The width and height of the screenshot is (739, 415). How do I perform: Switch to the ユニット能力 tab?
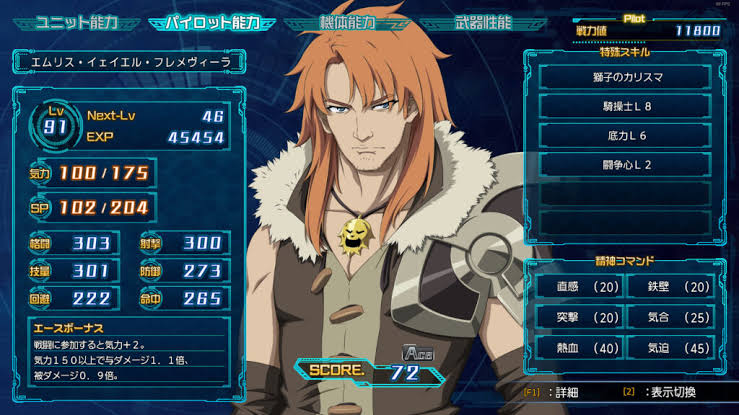(x=74, y=21)
